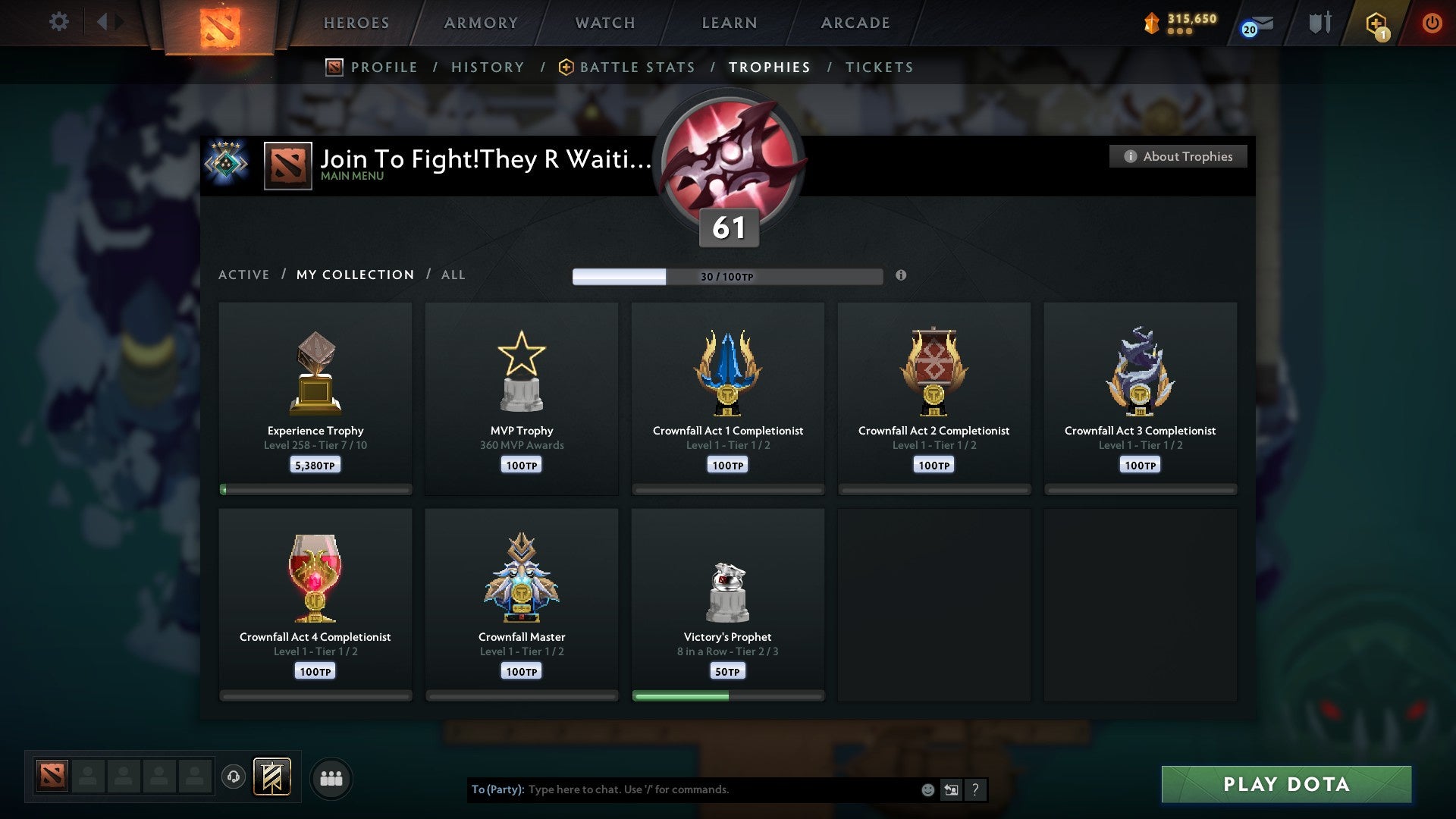Click About Trophies
1456x819 pixels.
(x=1178, y=156)
